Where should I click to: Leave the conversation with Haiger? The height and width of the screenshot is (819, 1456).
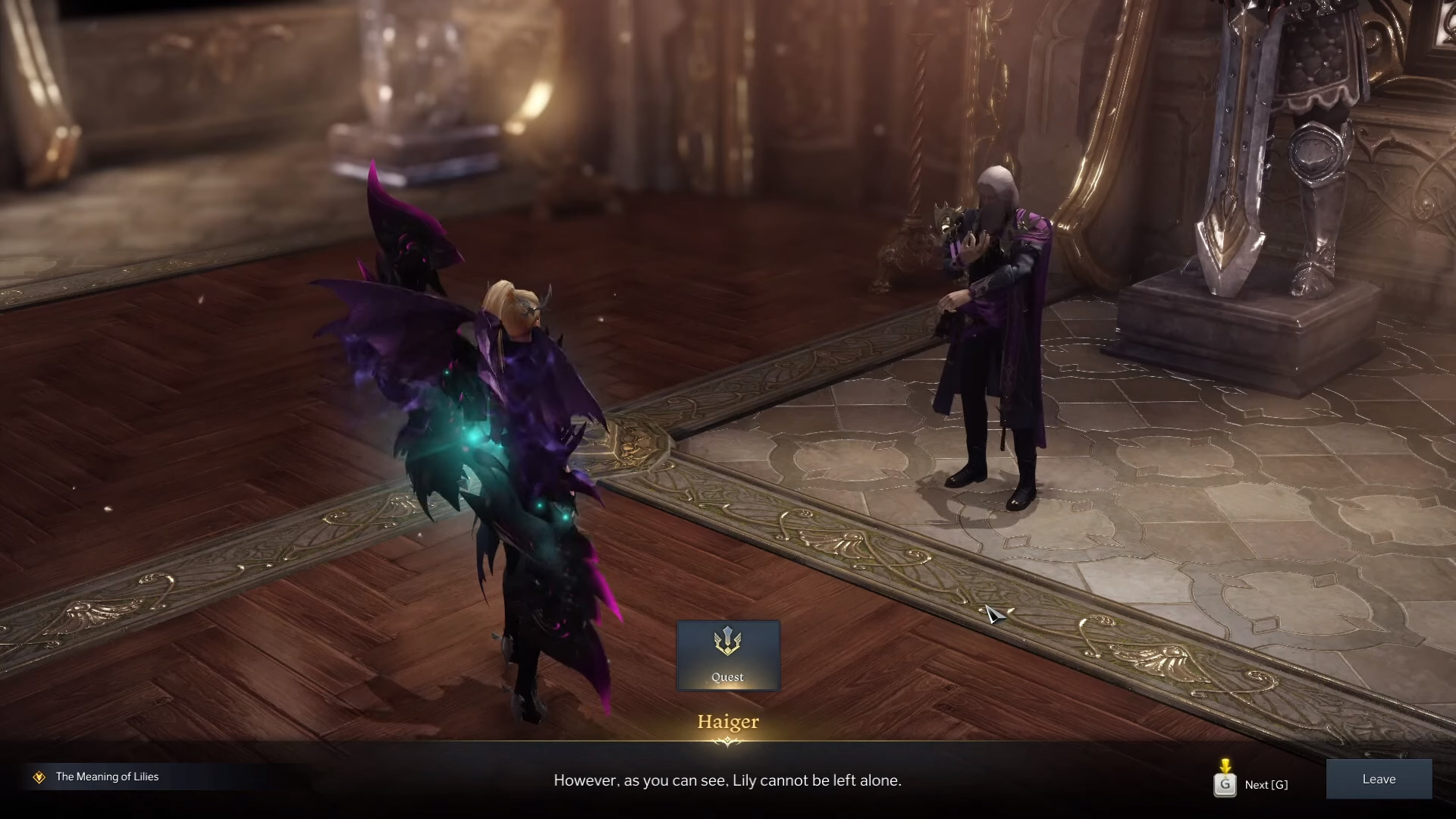1379,780
